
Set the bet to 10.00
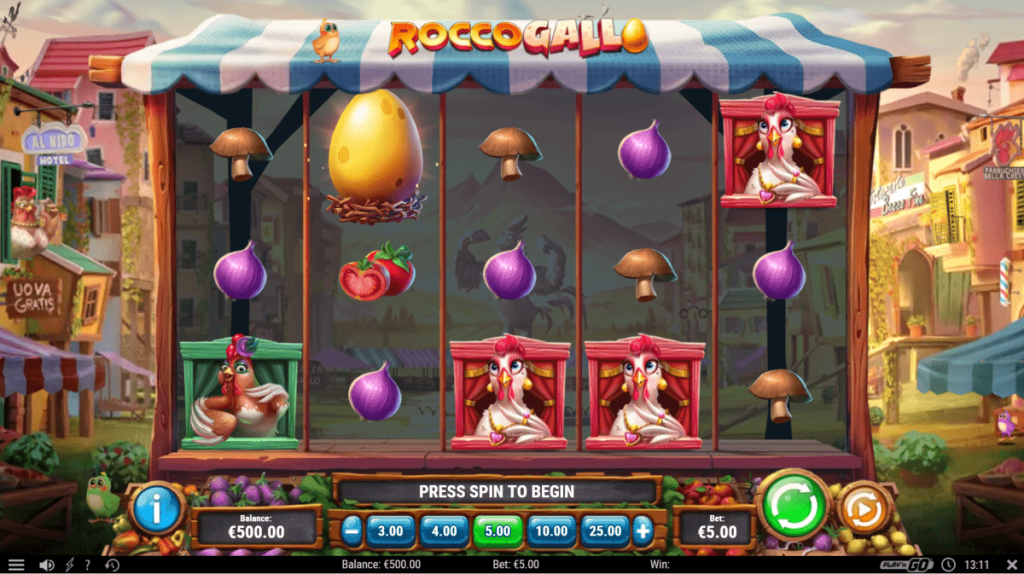point(551,530)
